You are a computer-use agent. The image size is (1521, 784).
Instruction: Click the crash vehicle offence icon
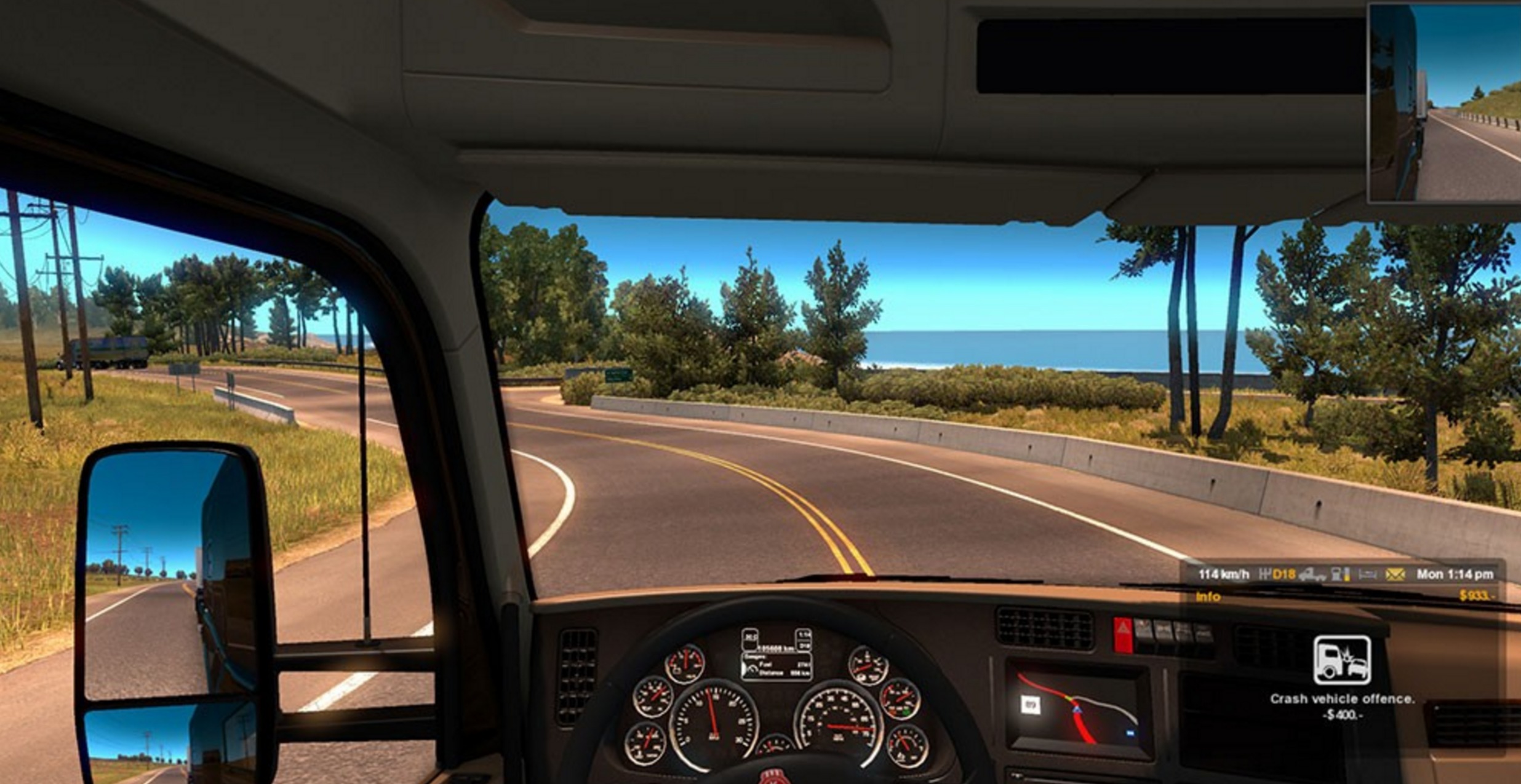[x=1341, y=660]
